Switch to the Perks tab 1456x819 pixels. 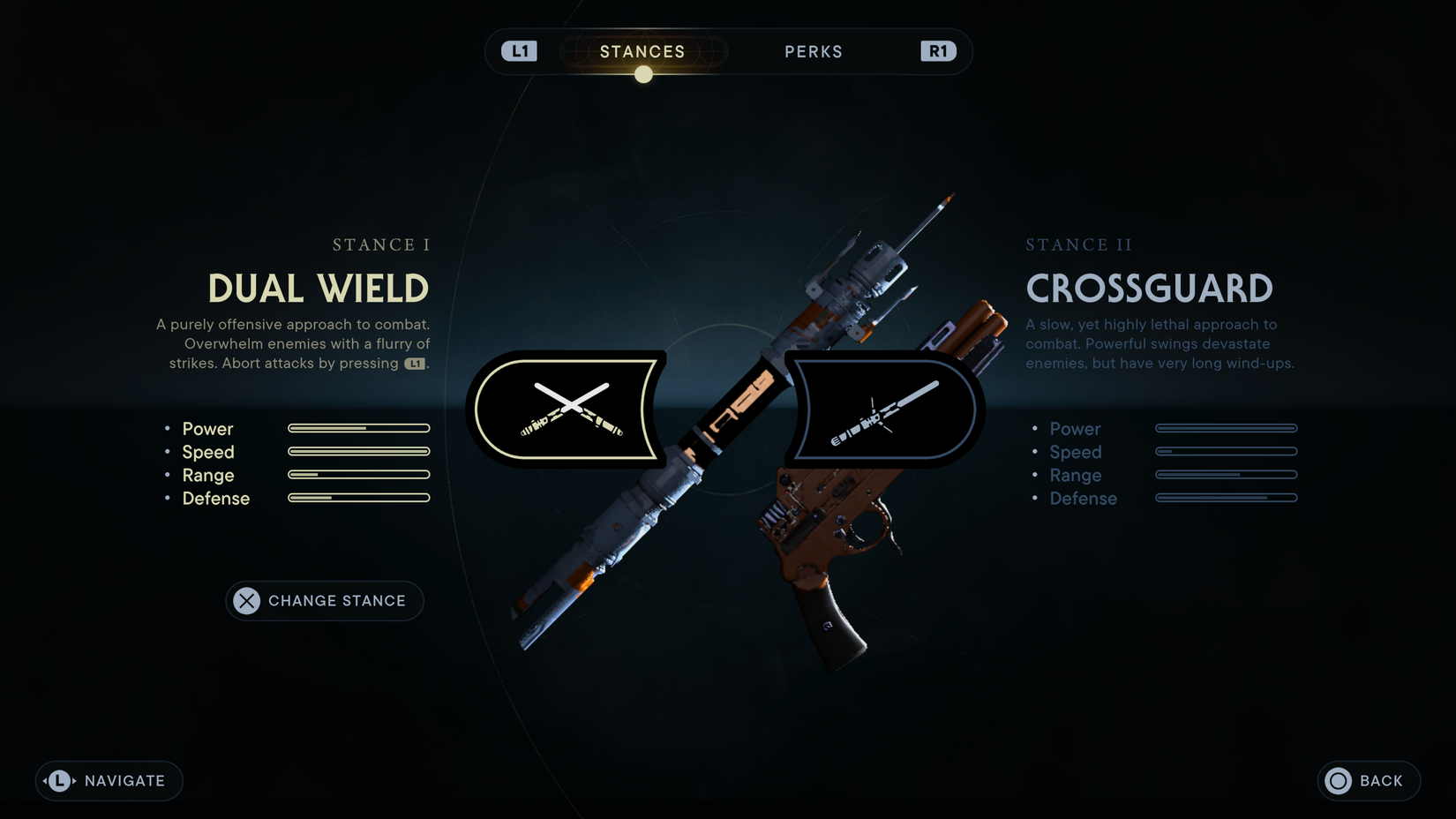(813, 51)
